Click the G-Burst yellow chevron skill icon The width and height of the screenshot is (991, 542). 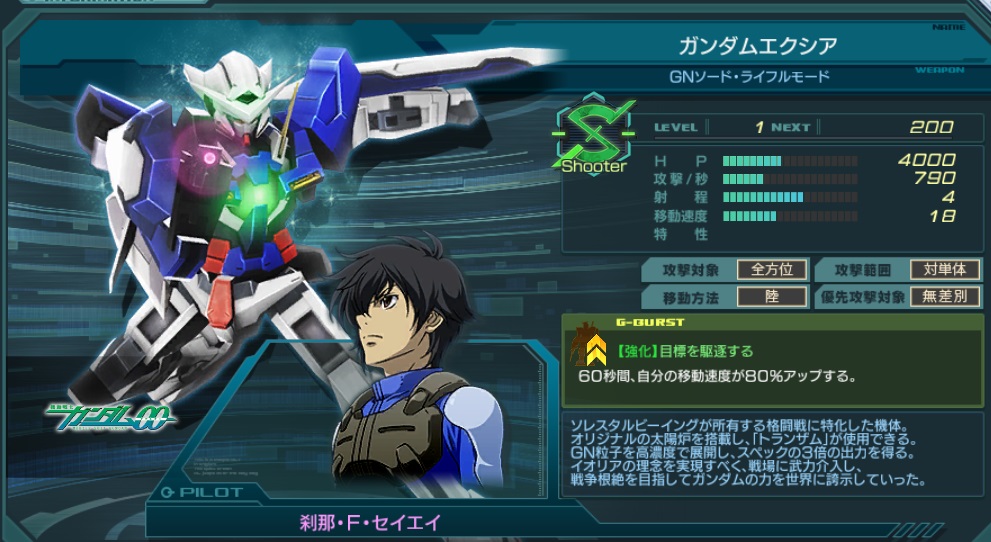pos(596,348)
